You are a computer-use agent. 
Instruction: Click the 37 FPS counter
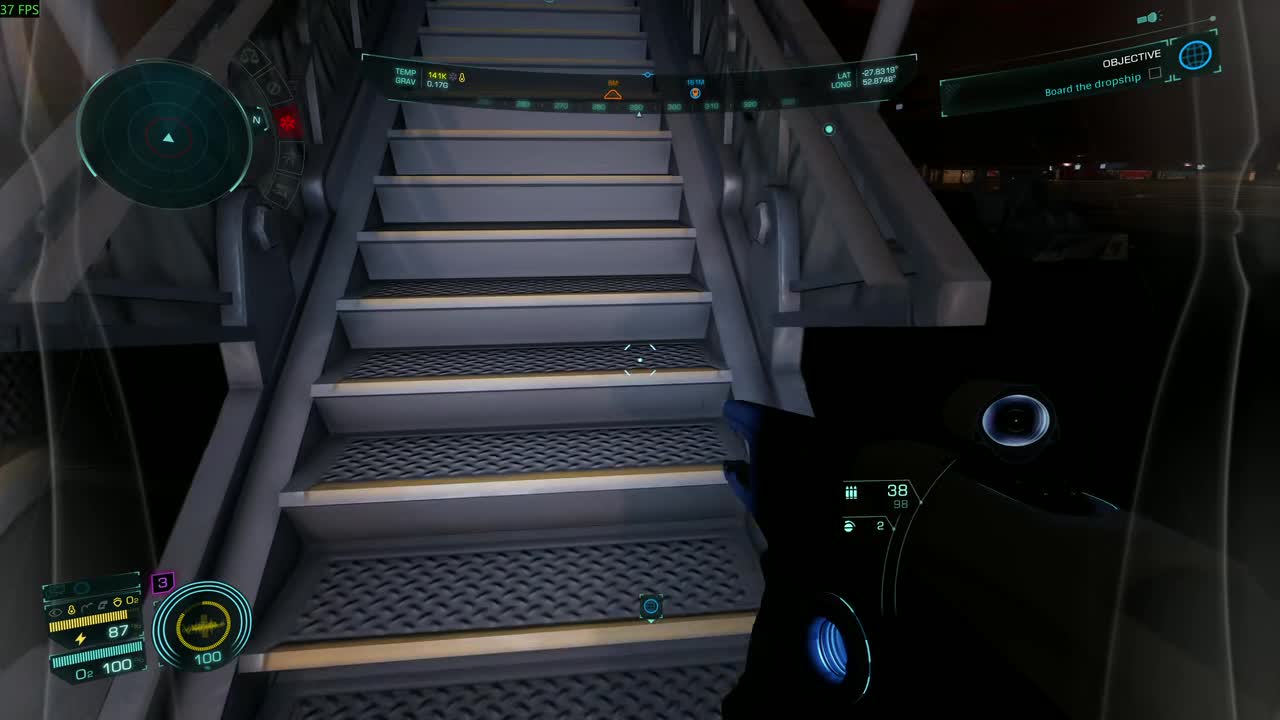pos(20,6)
